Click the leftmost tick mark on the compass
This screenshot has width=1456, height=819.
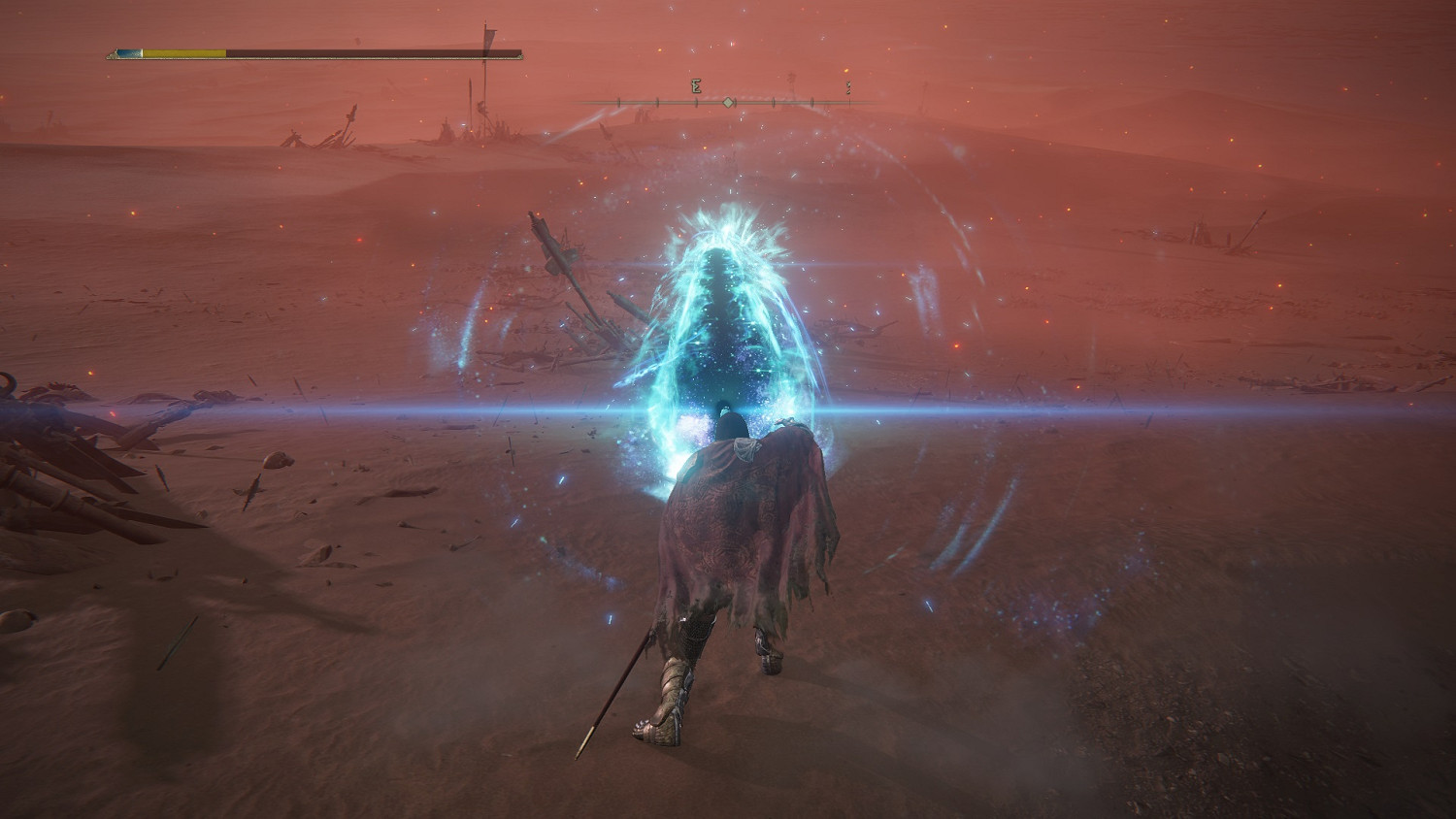tap(618, 102)
